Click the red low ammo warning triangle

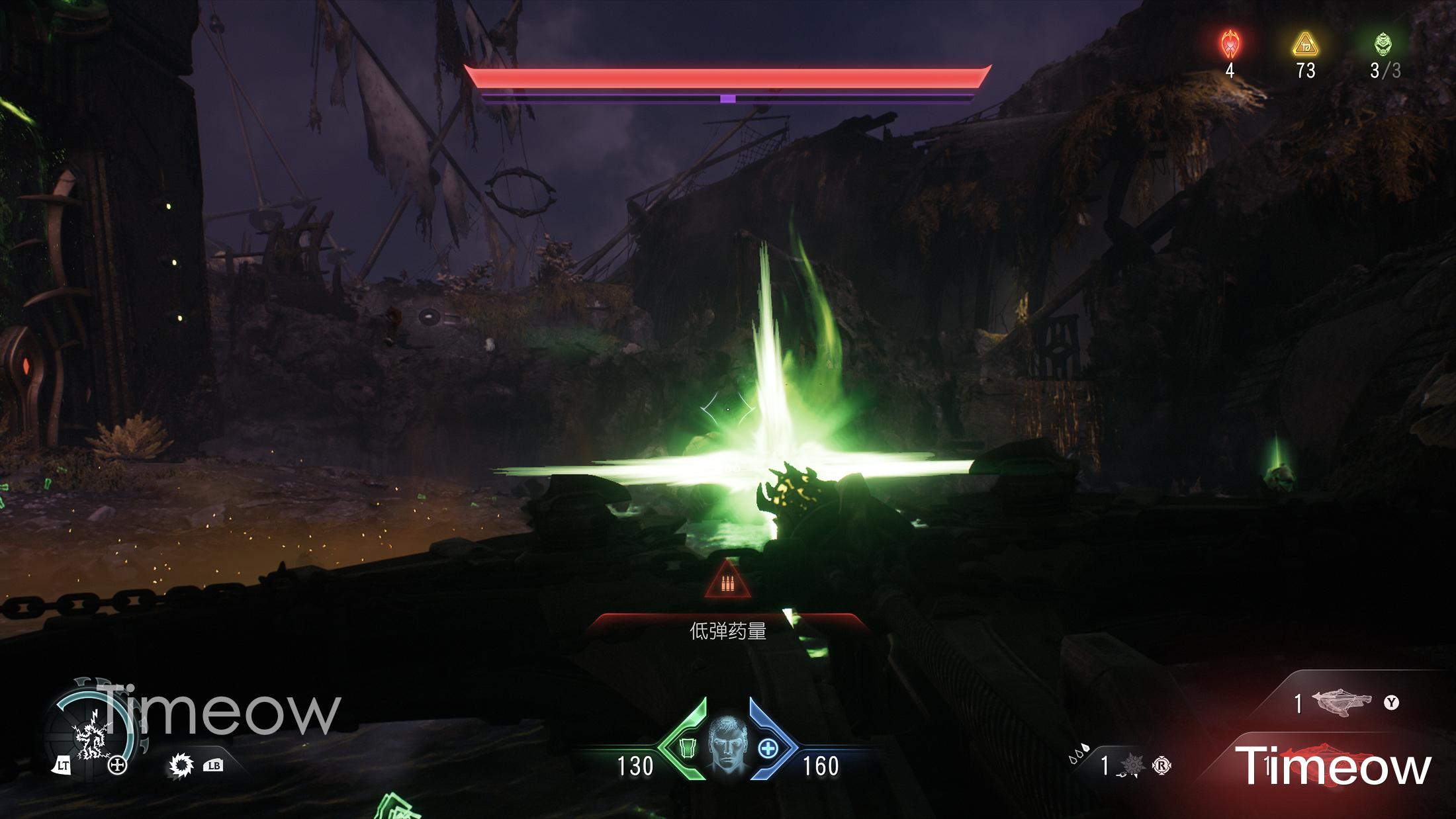[728, 582]
